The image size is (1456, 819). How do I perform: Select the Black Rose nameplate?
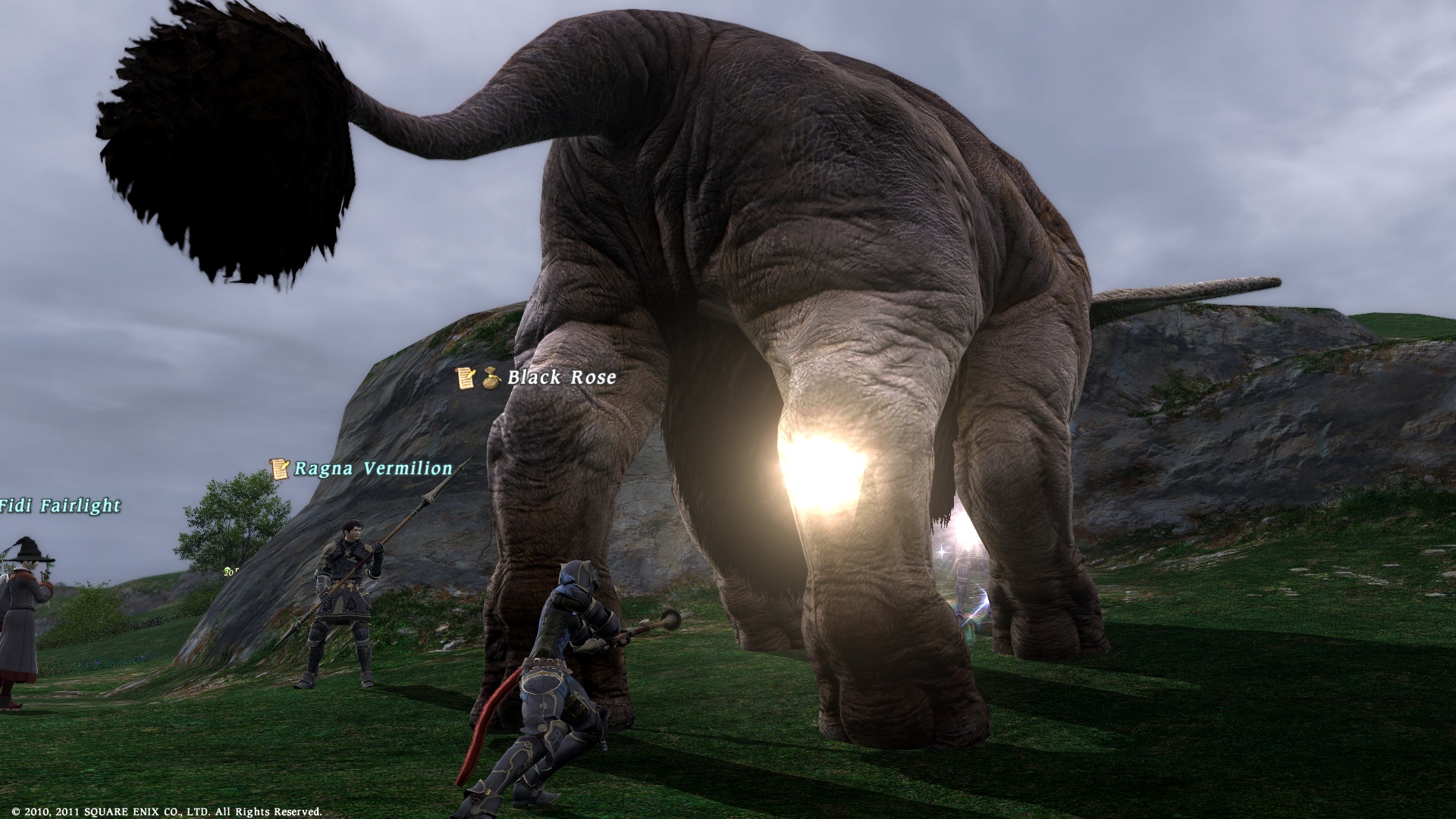point(561,378)
